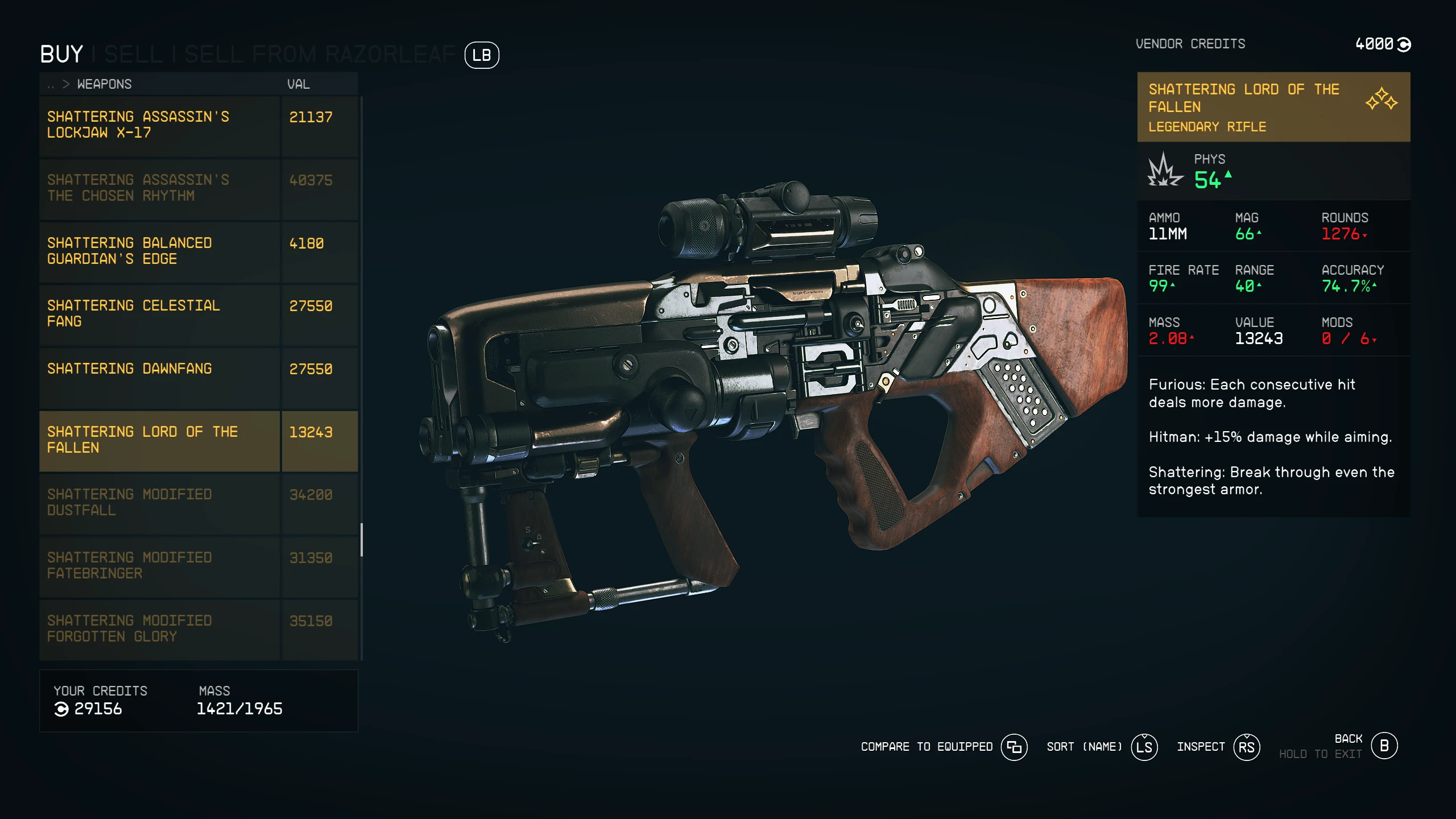This screenshot has height=819, width=1456.
Task: Pick the Shattering Celestial Fang row
Action: point(159,314)
